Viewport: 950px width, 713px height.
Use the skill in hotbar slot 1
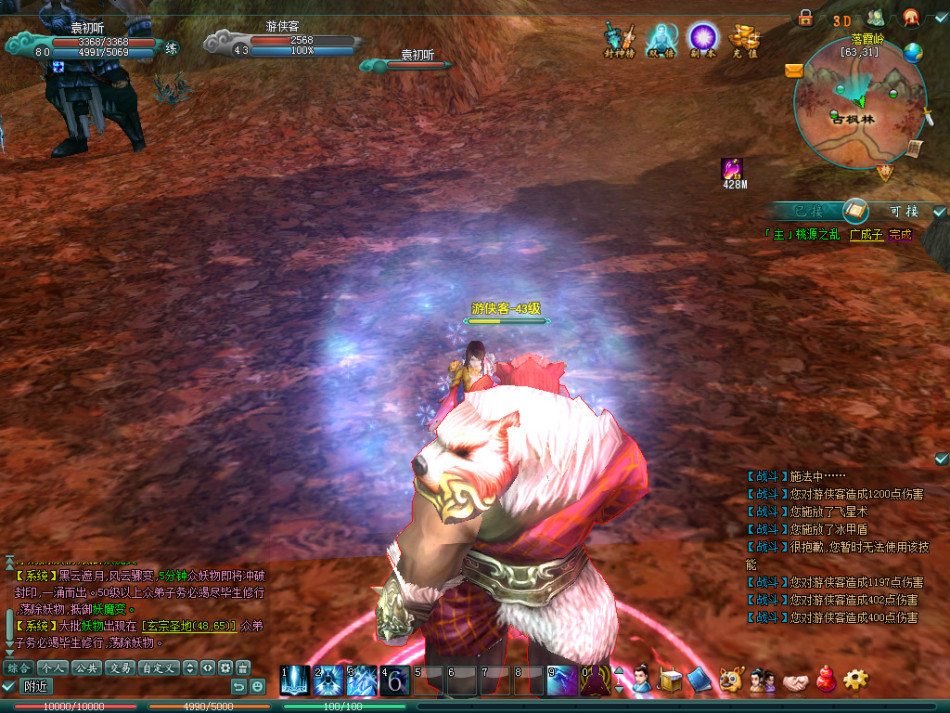[296, 681]
